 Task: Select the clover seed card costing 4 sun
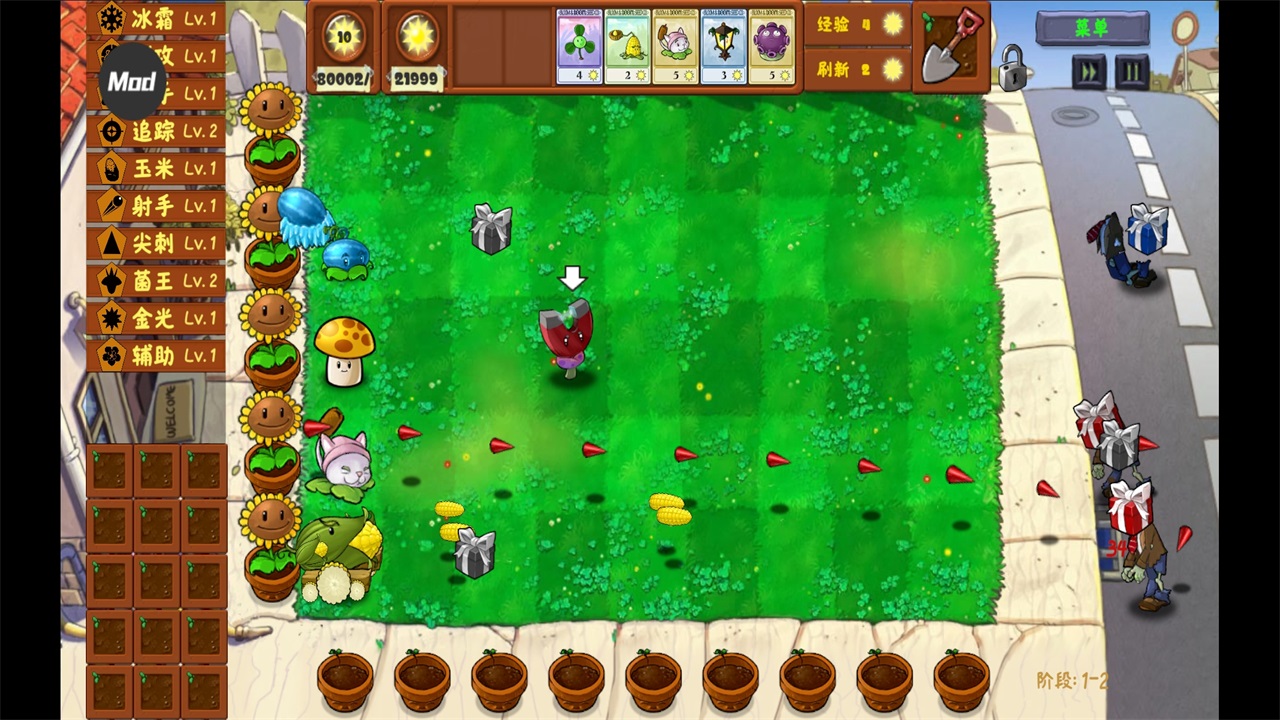pyautogui.click(x=580, y=45)
